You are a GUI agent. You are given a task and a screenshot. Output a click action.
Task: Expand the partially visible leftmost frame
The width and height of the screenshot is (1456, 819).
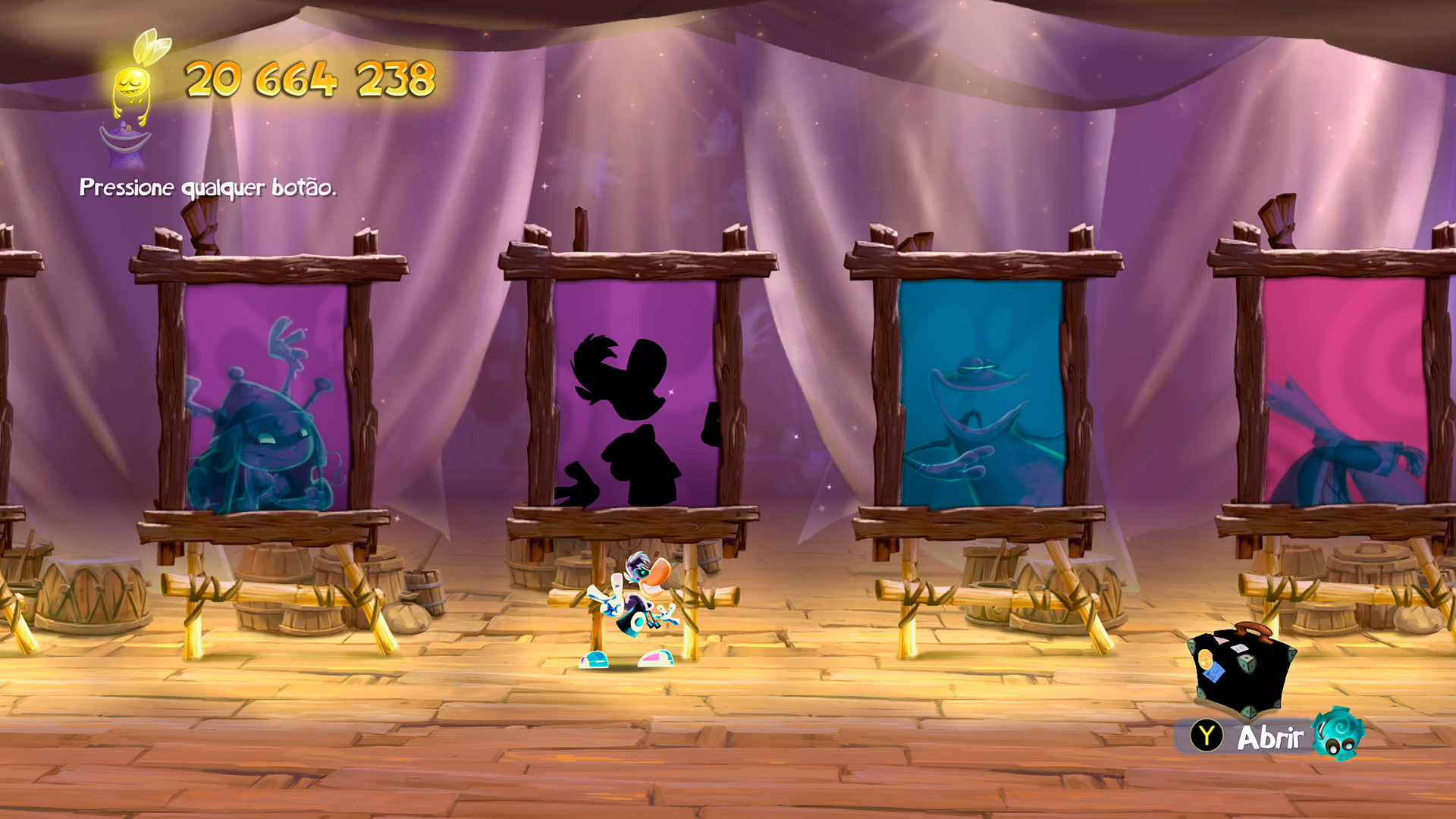tap(15, 394)
